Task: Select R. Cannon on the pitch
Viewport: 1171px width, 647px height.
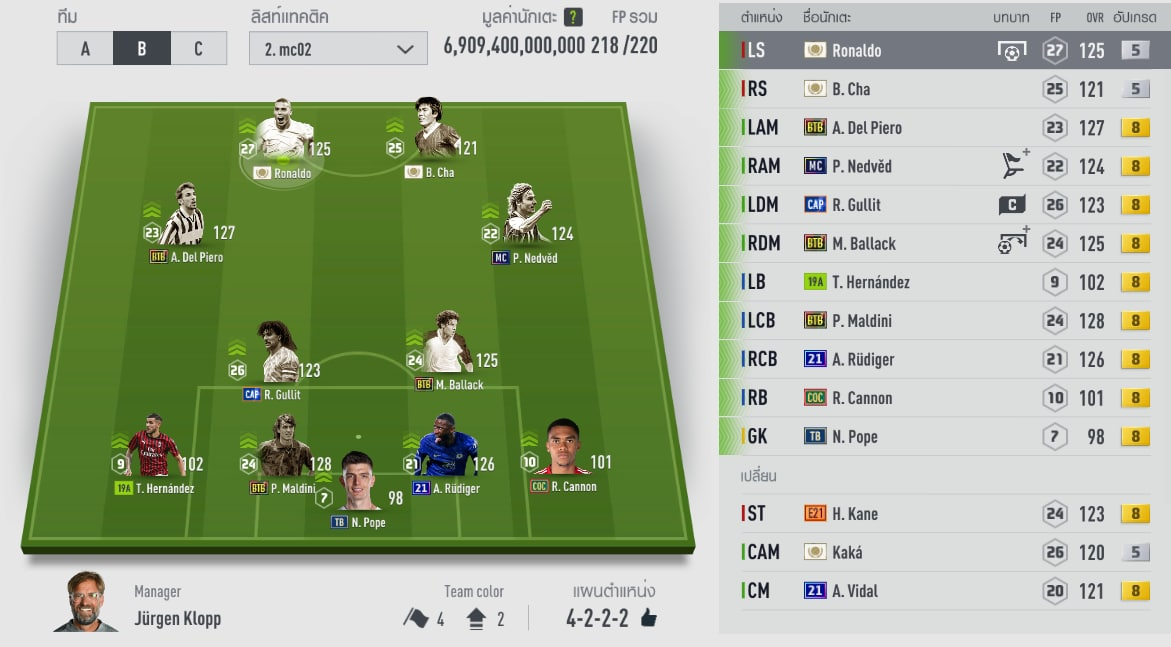Action: click(563, 453)
